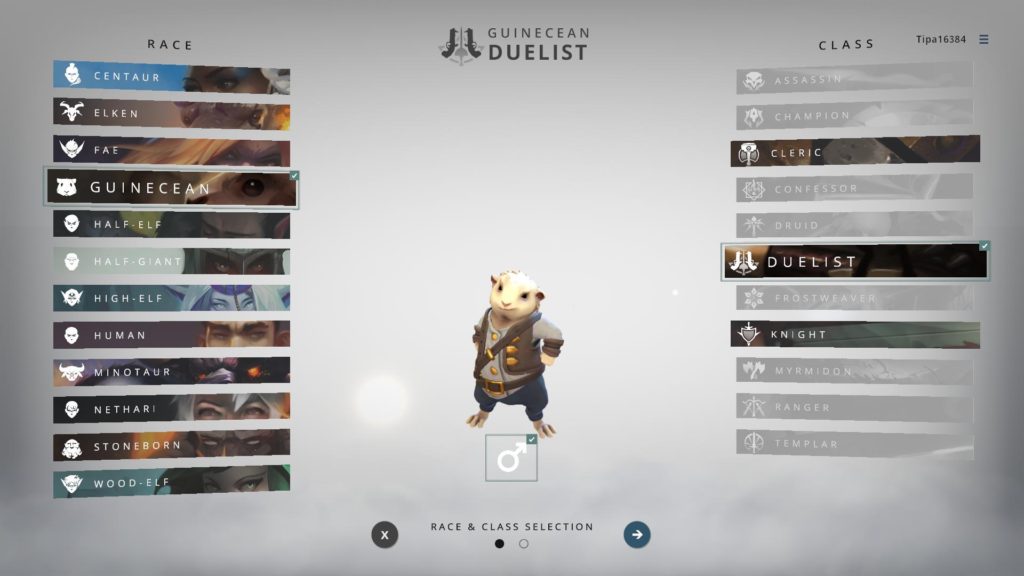Viewport: 1024px width, 576px height.
Task: Select the Wood-Elf race
Action: pyautogui.click(x=171, y=483)
